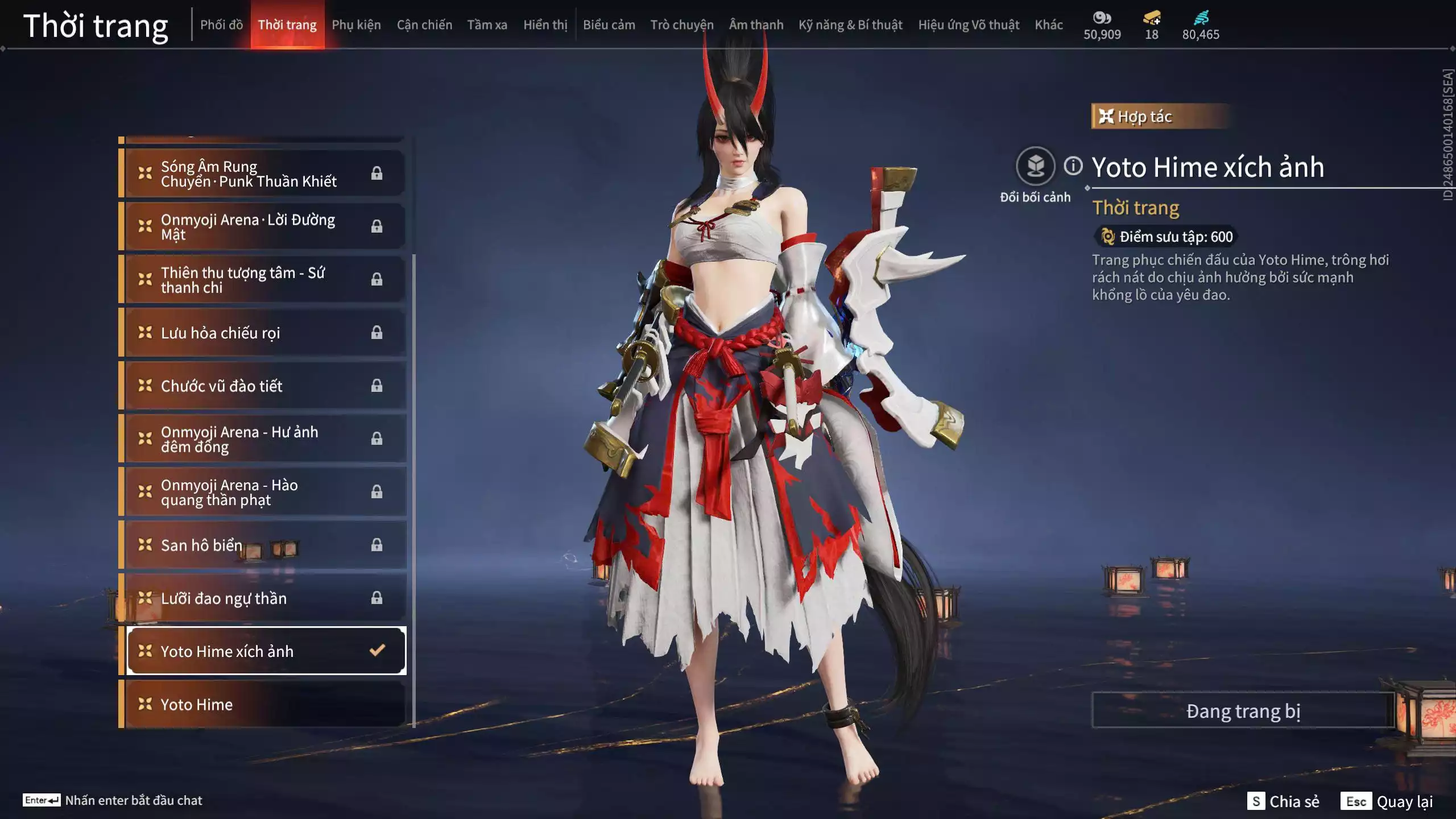
Task: Show the Kỹ năng & Bí thuật tab
Action: pyautogui.click(x=850, y=25)
